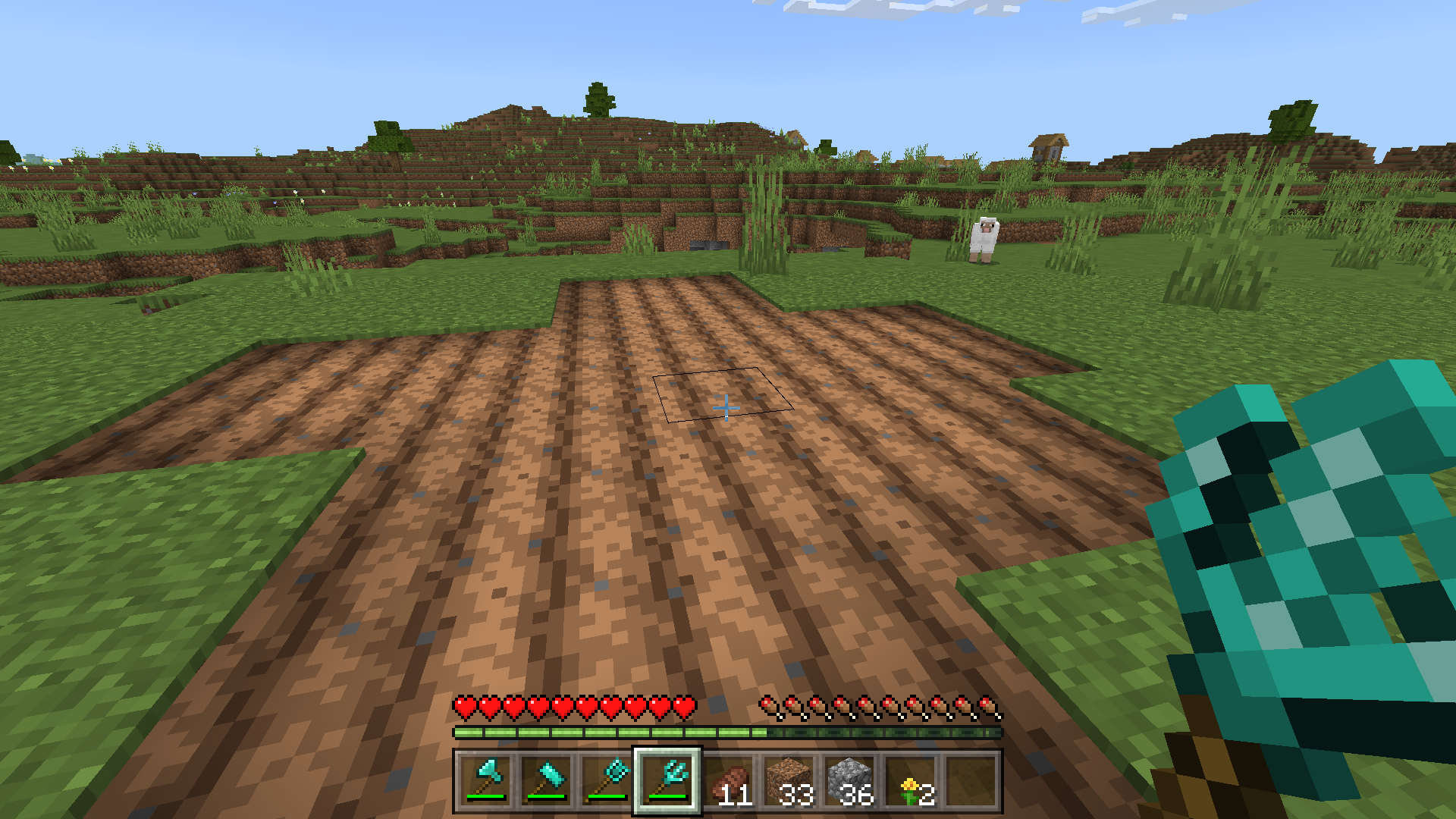
Task: Click the rightmost full heart of the health bar
Action: [686, 705]
